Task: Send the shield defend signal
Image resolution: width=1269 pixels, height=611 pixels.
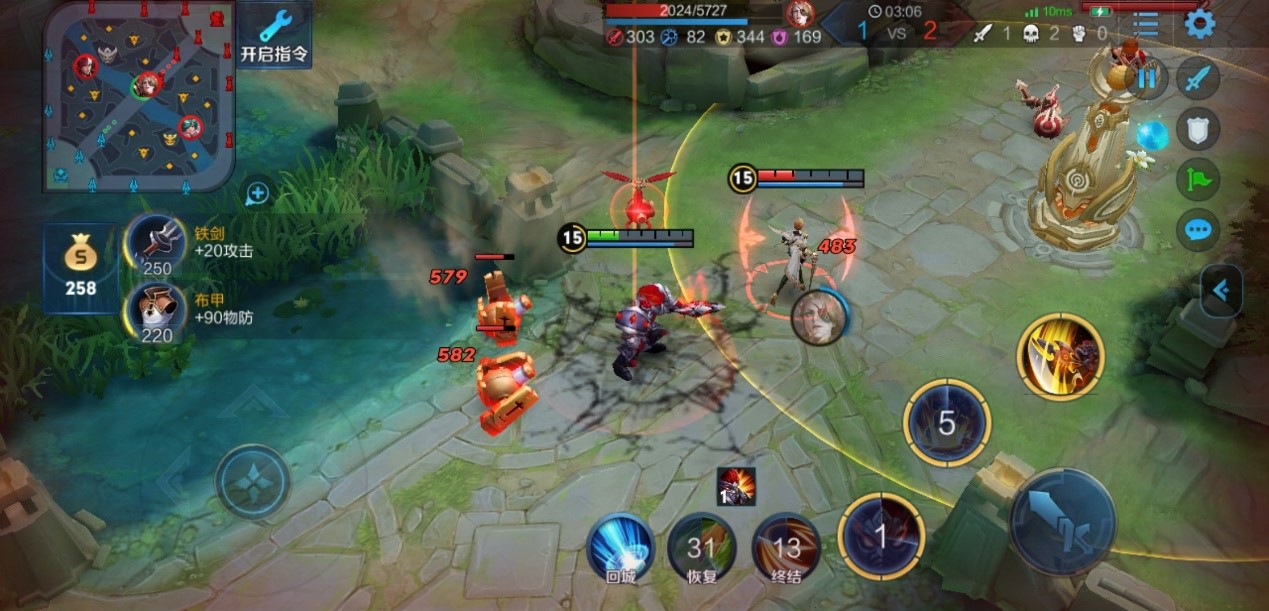Action: (1197, 127)
